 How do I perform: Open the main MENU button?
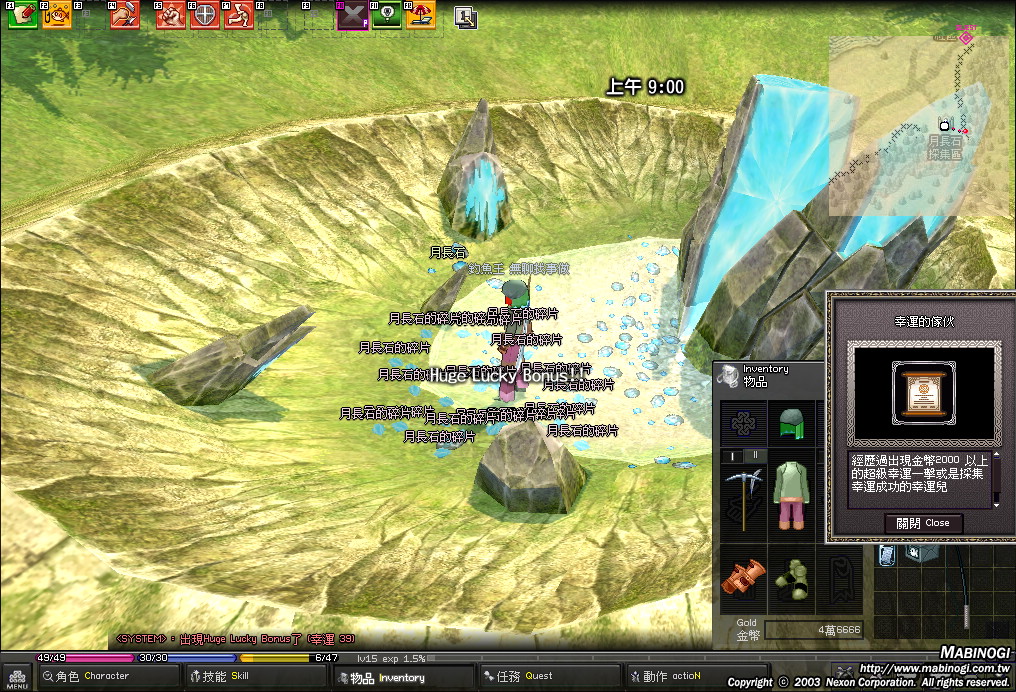pyautogui.click(x=14, y=679)
